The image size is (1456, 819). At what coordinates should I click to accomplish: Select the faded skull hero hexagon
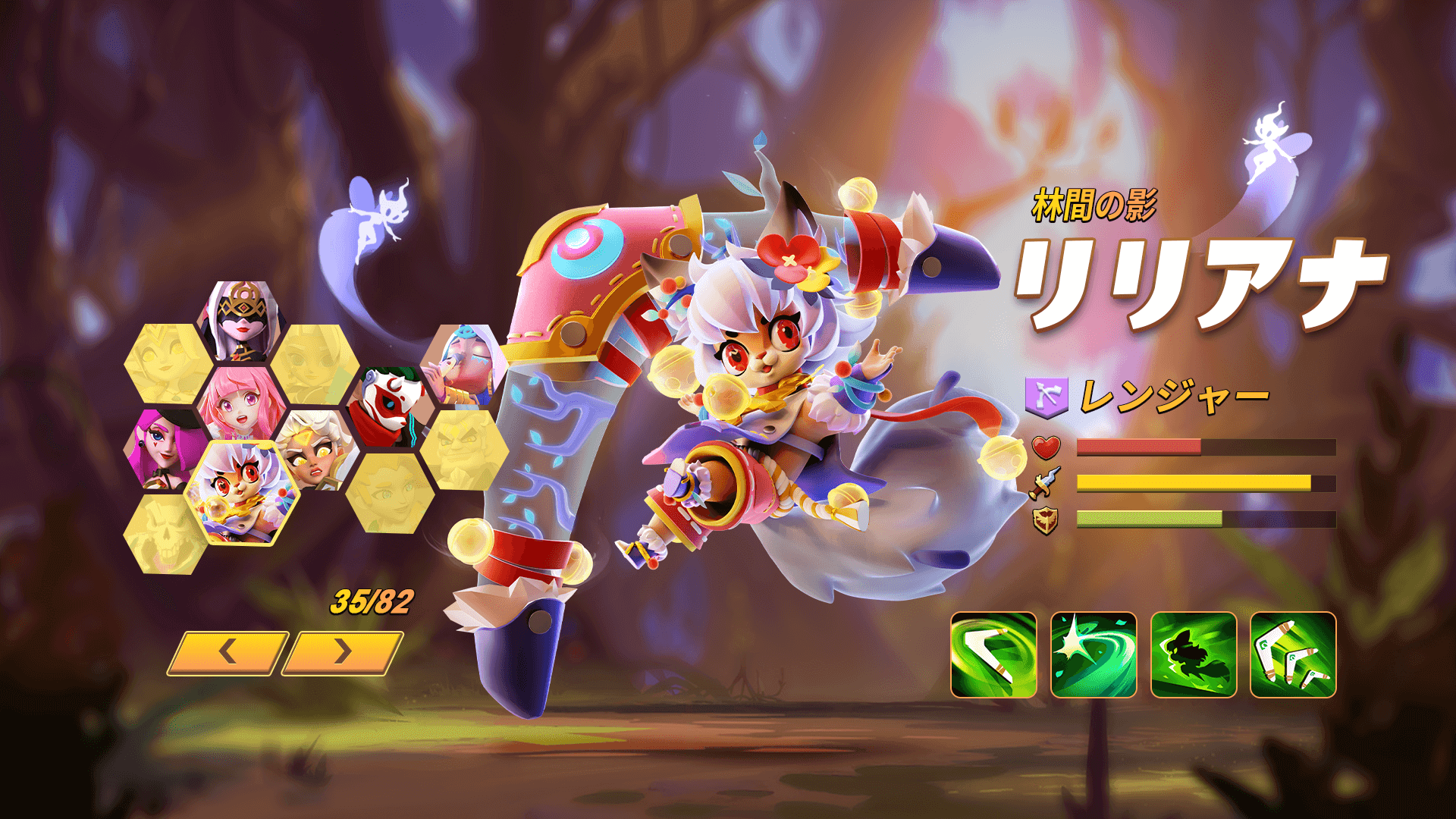coord(167,534)
